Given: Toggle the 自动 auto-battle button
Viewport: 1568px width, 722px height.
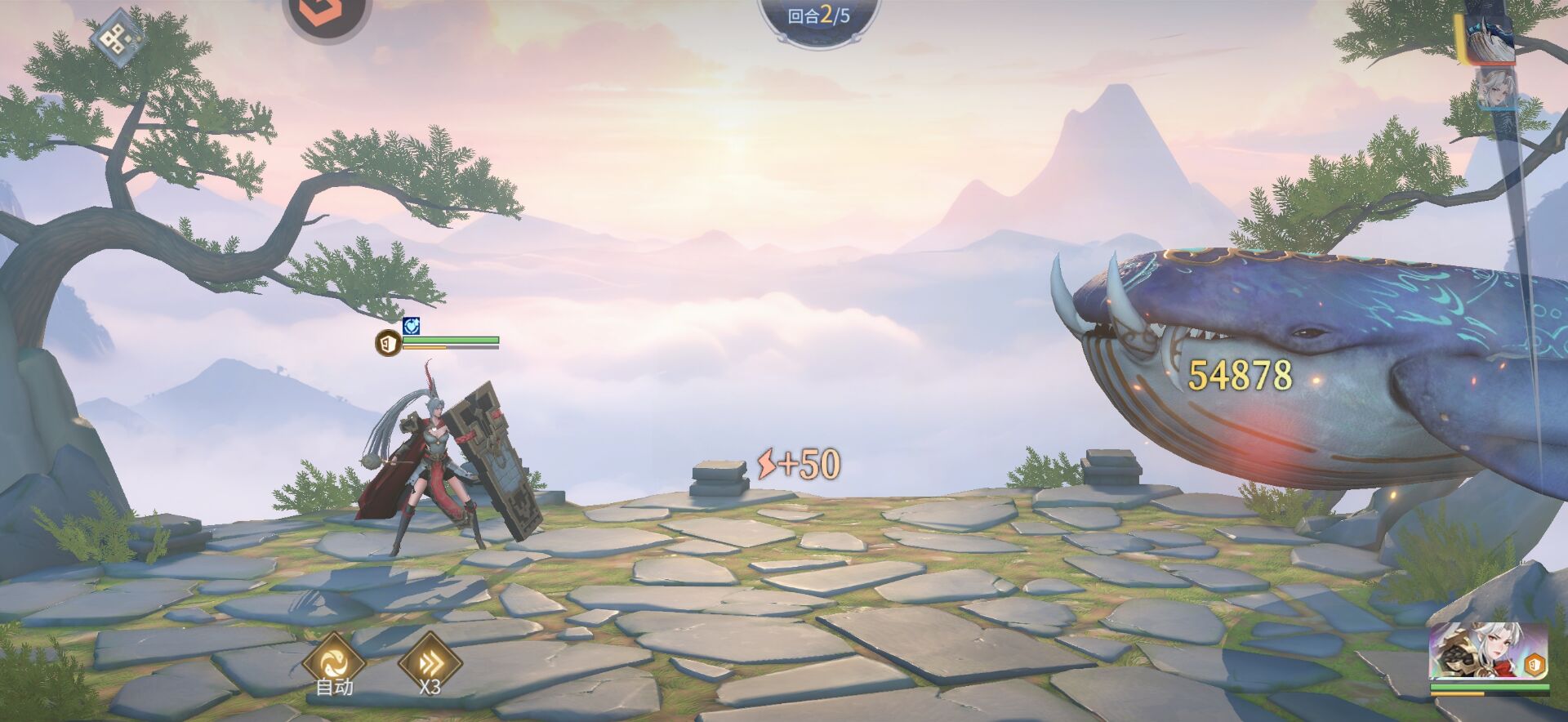Looking at the screenshot, I should pos(333,662).
